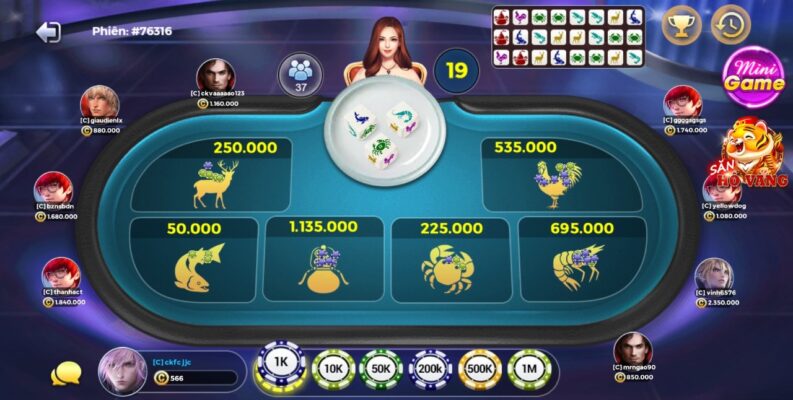793x400 pixels.
Task: Show the spectator list with 37 players
Action: point(300,75)
